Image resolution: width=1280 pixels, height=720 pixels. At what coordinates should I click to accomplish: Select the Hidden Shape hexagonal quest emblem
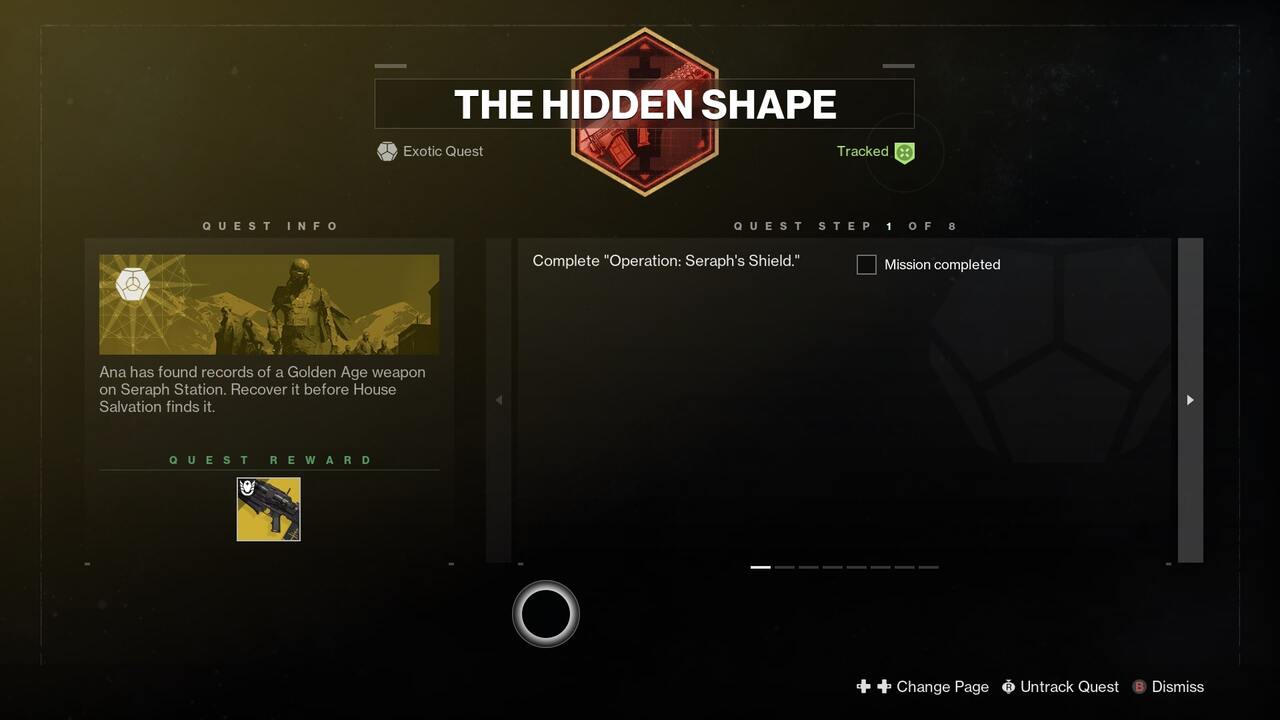[x=645, y=112]
